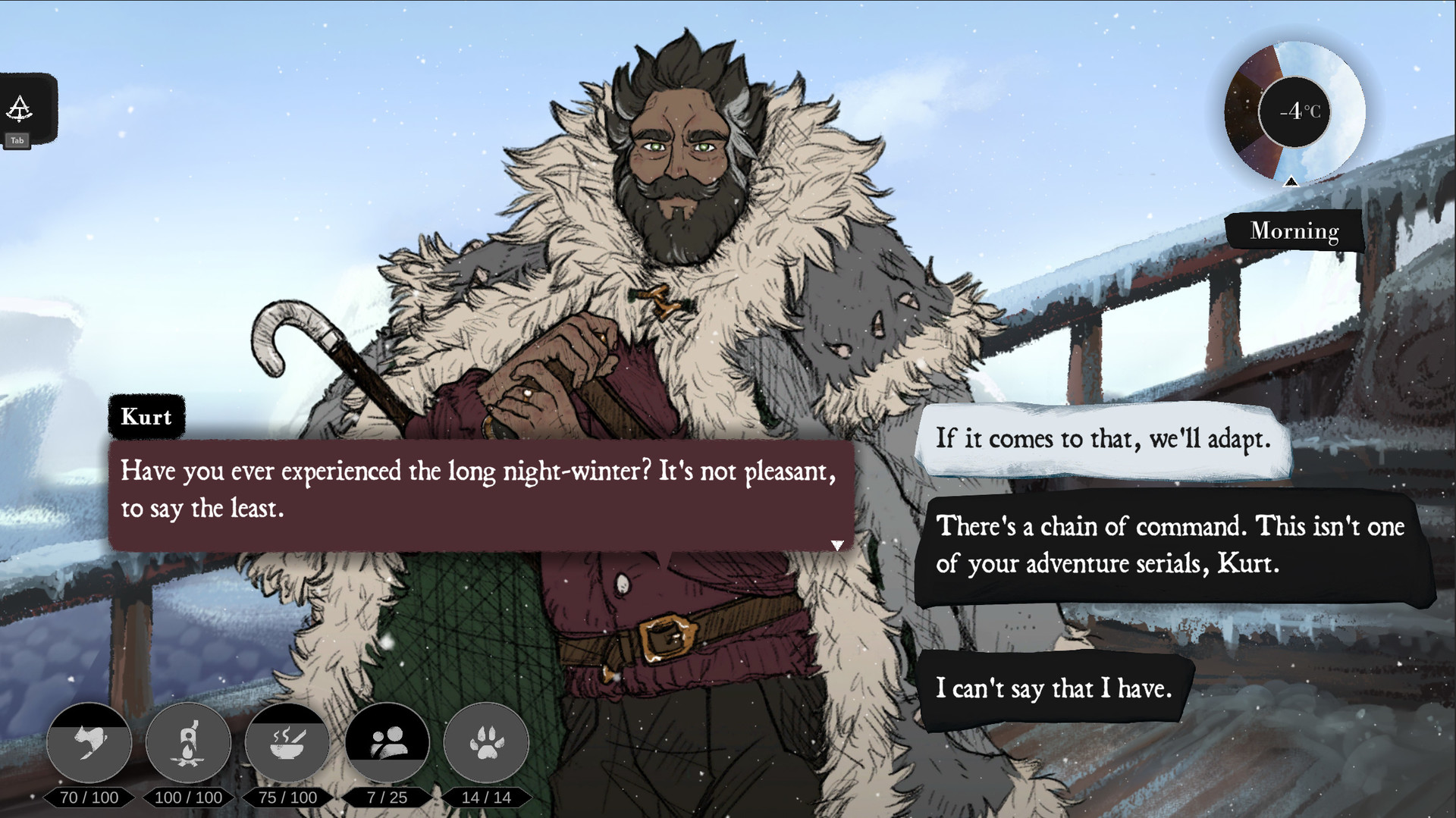
Task: Select the cat status icon
Action: point(89,743)
